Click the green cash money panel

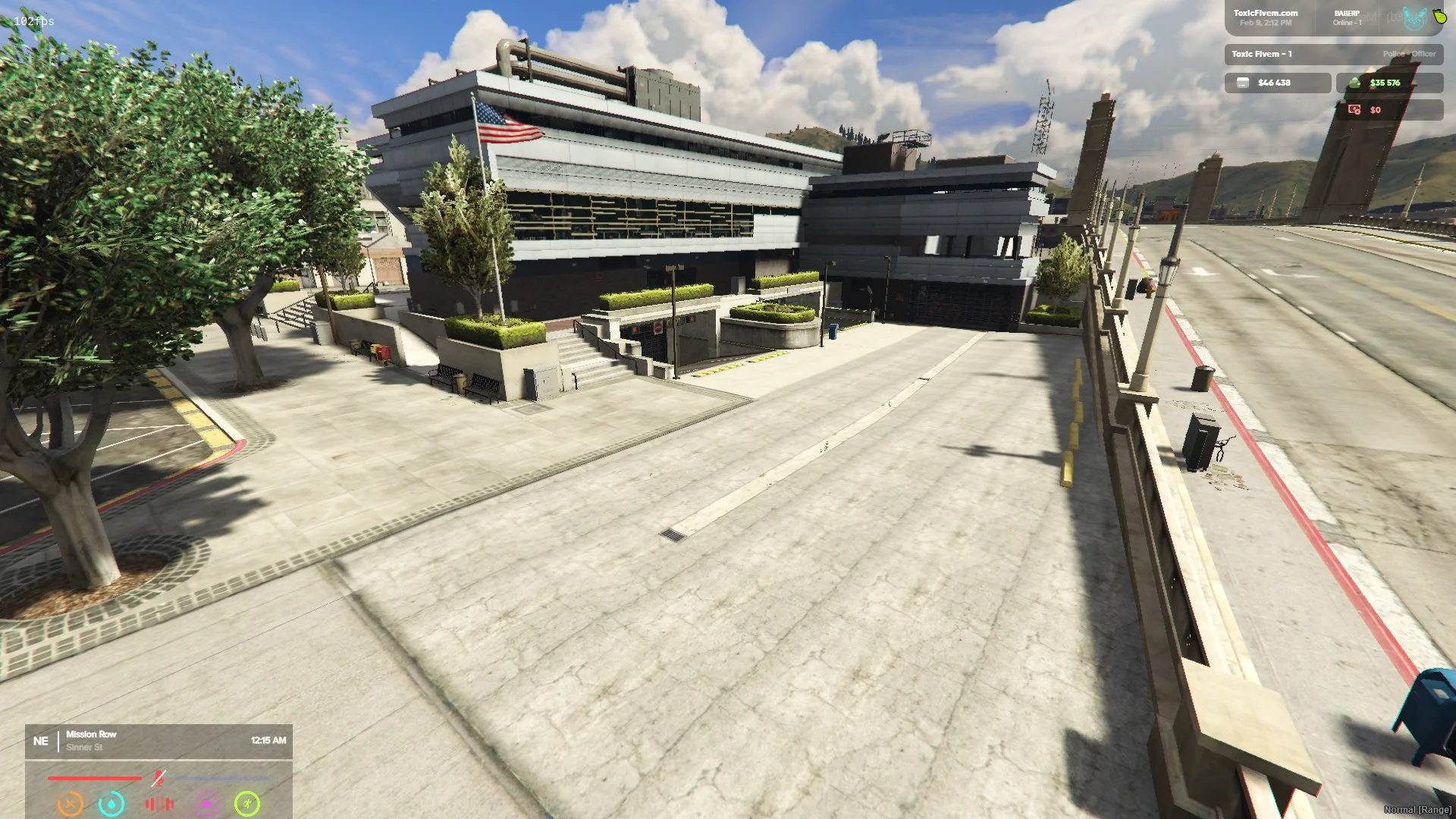[x=1389, y=83]
